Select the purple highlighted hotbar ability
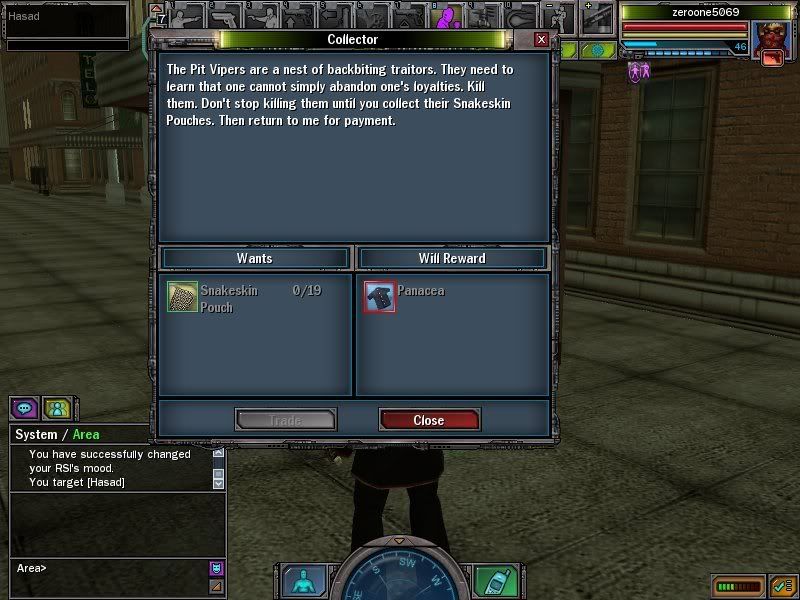800x600 pixels. pos(449,17)
